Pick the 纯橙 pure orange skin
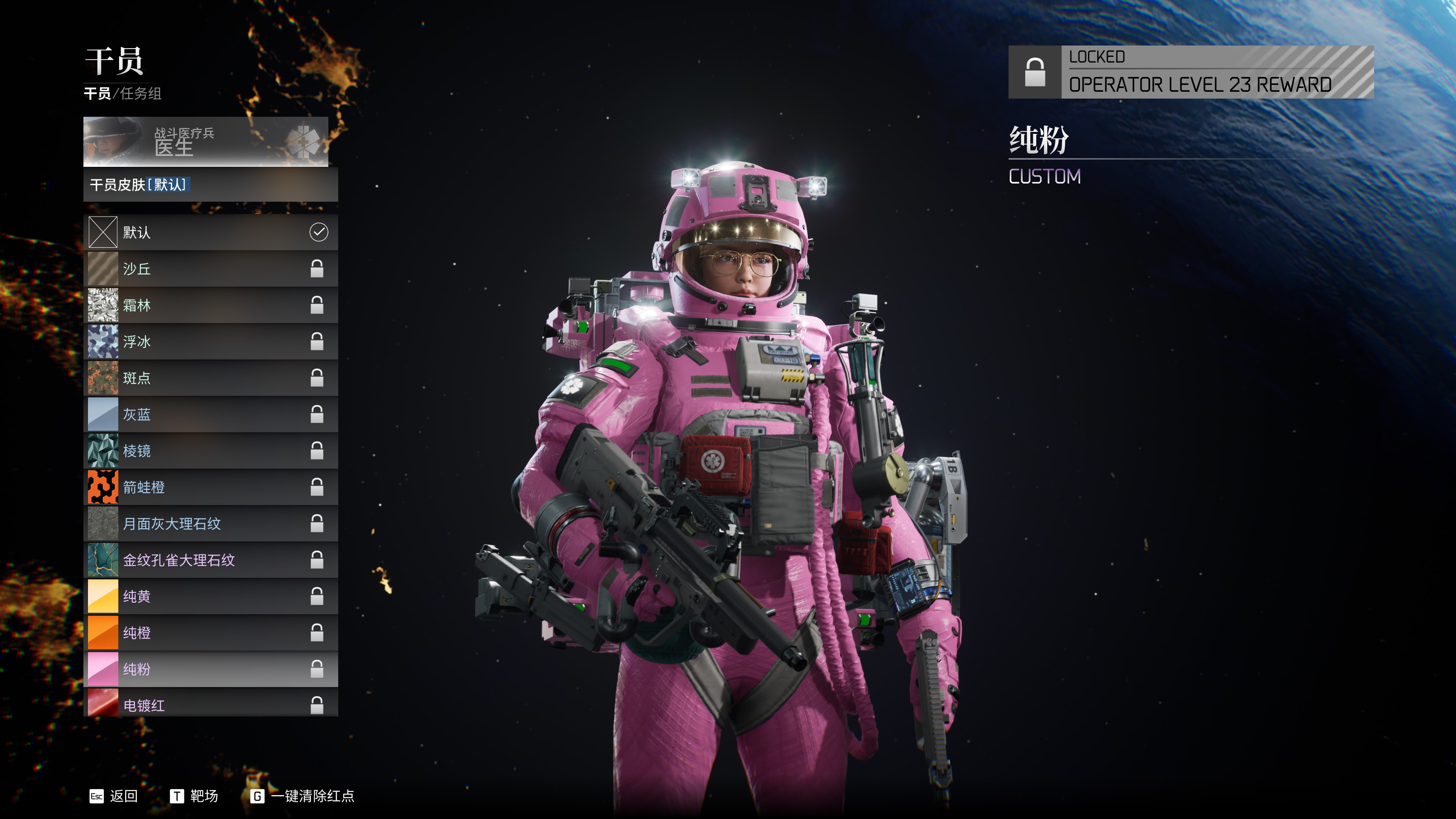The image size is (1456, 819). [x=210, y=633]
